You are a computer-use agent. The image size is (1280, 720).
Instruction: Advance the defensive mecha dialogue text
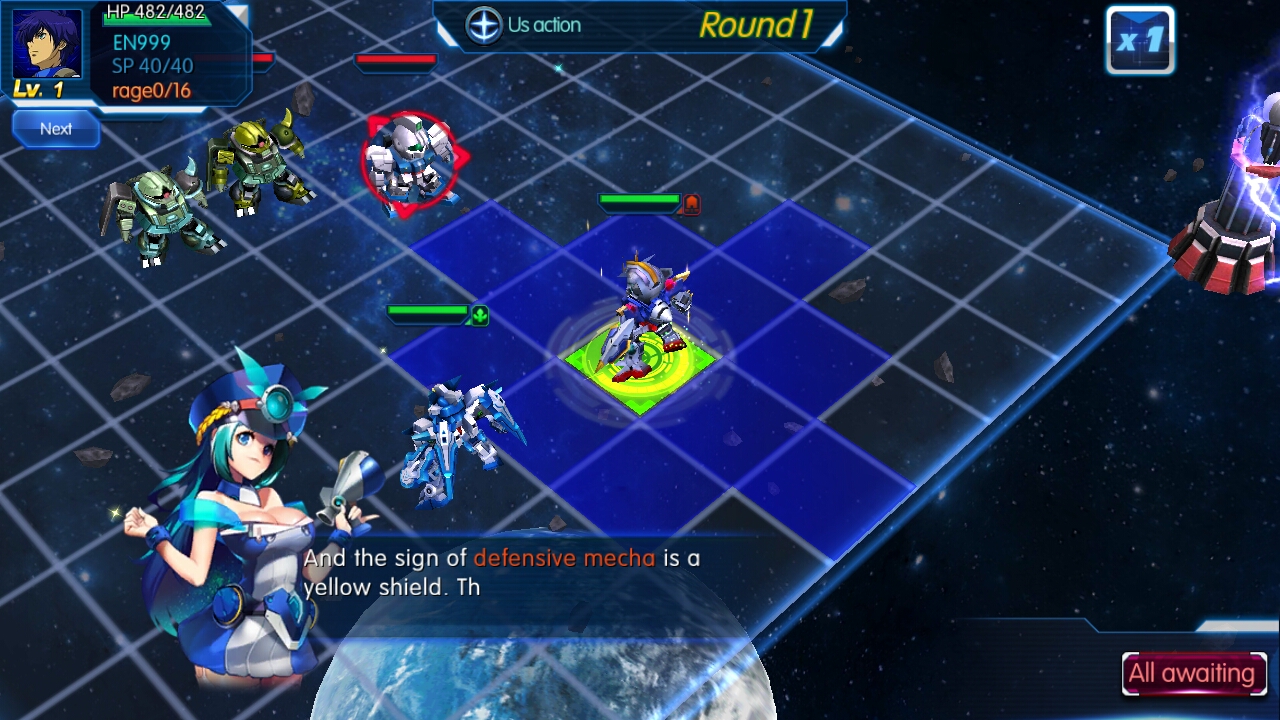(x=500, y=573)
